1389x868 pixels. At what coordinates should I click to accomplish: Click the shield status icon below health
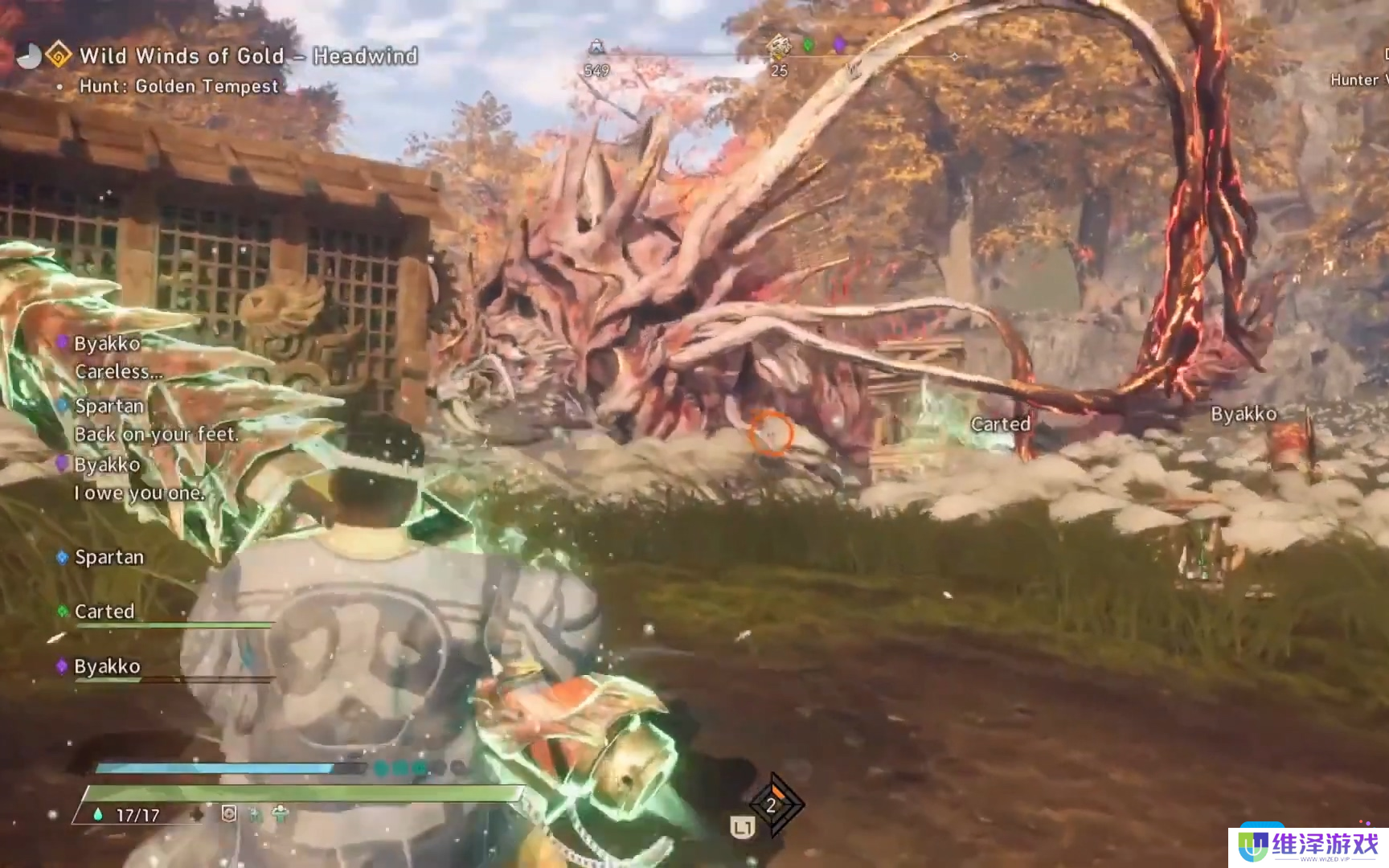[x=229, y=814]
